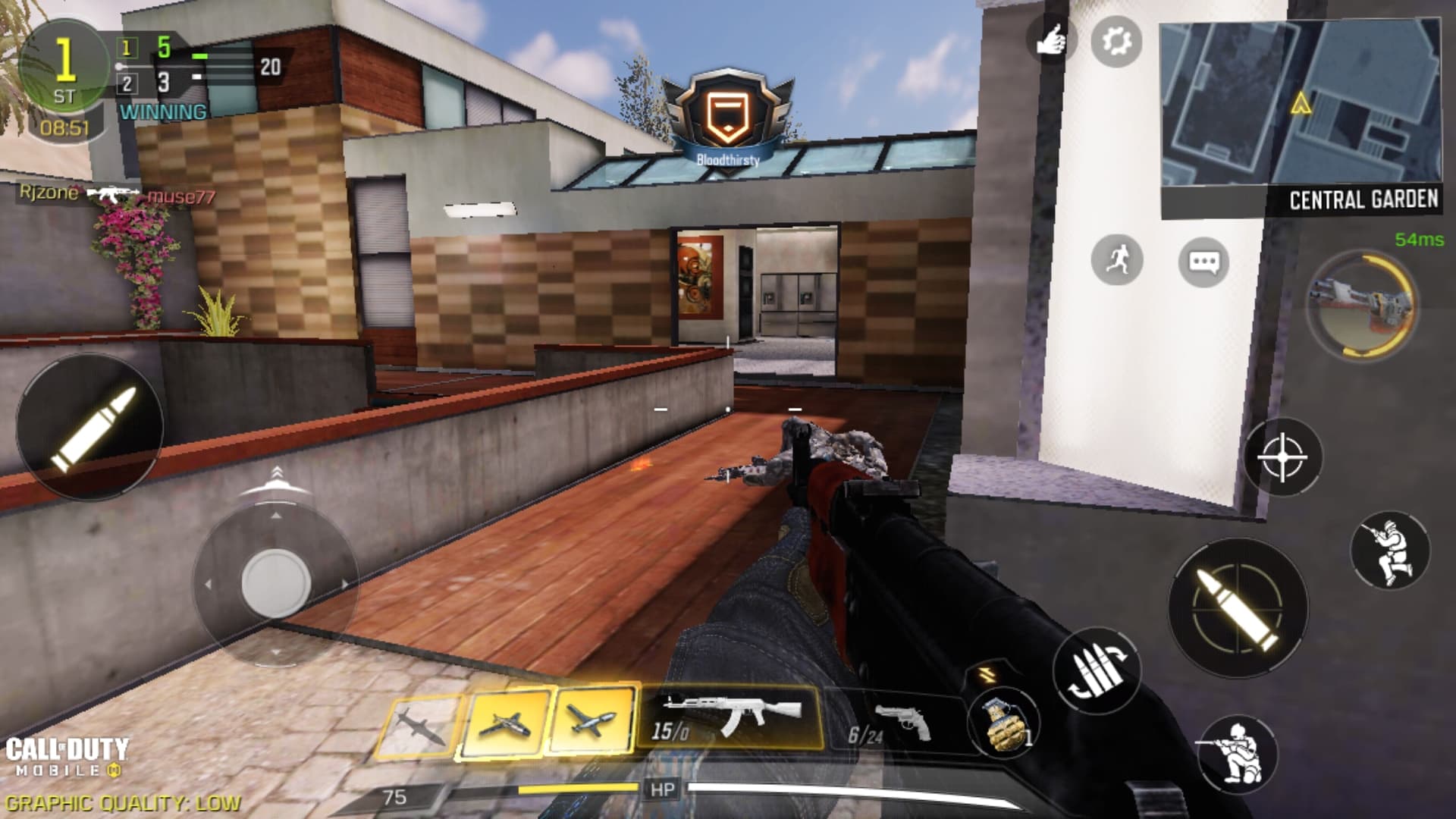Aim down sights with the crosshair button
Image resolution: width=1456 pixels, height=819 pixels.
click(1282, 457)
